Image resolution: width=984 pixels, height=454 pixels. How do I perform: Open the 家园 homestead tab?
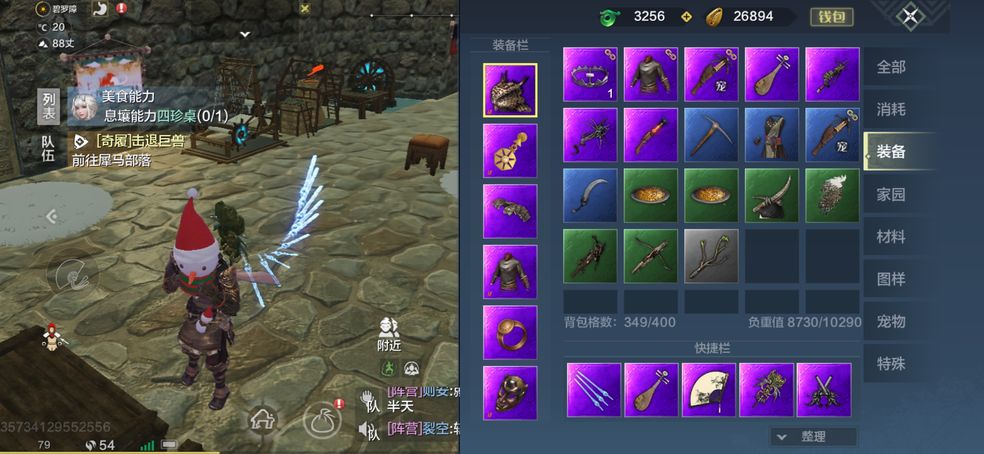[x=891, y=194]
